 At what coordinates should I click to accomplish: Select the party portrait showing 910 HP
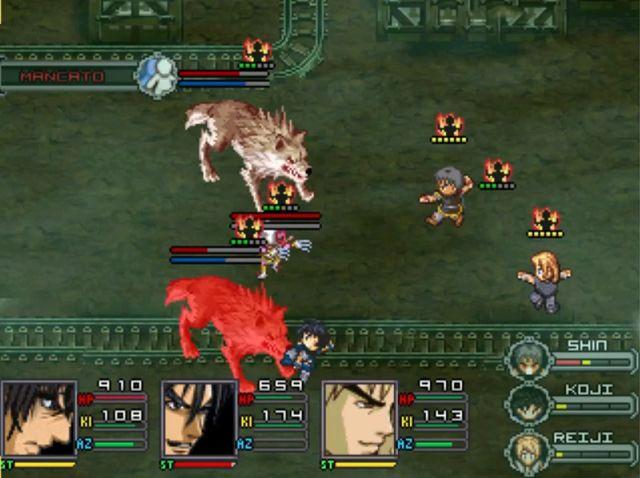click(x=38, y=419)
